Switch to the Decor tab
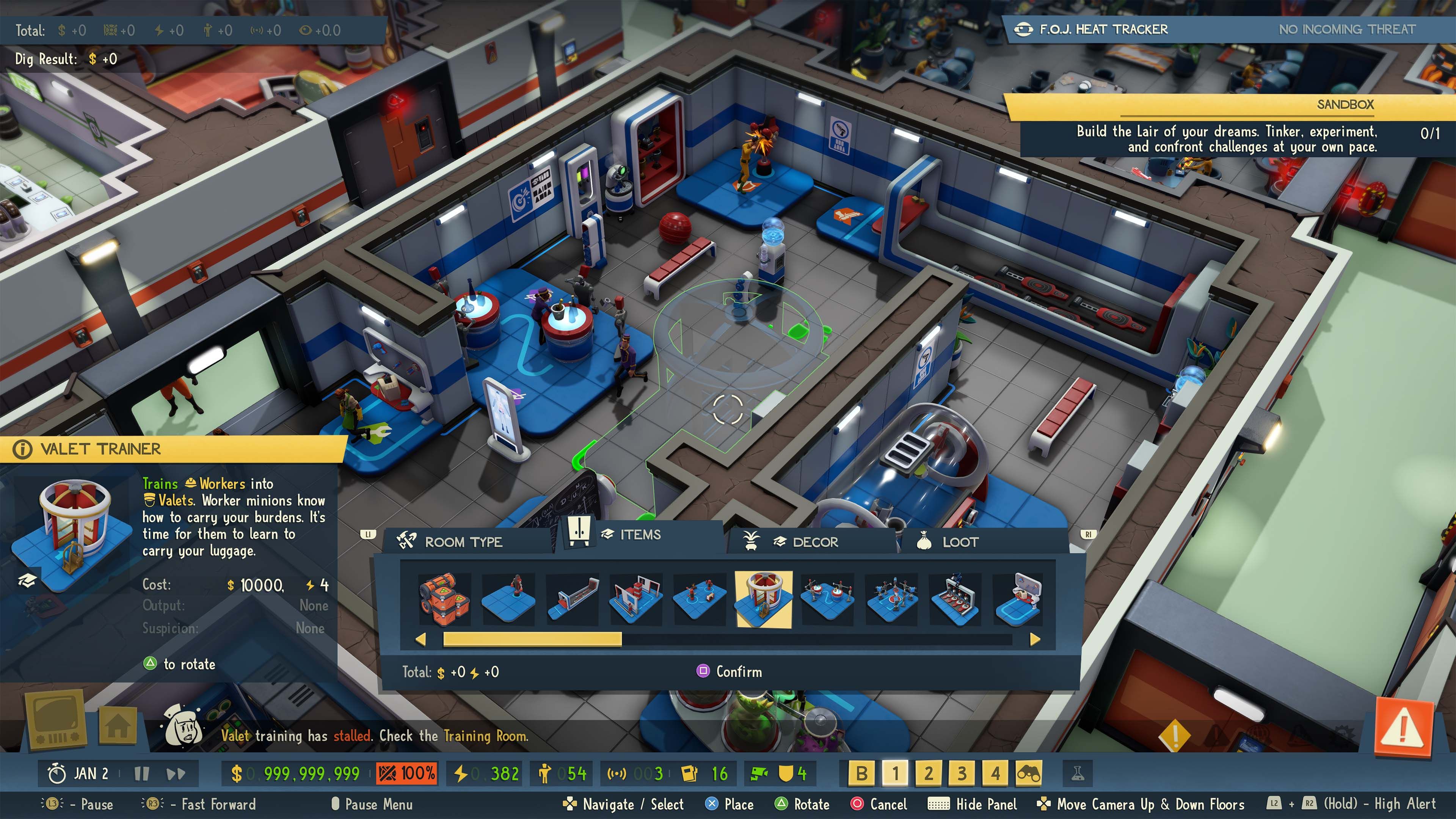Image resolution: width=1456 pixels, height=819 pixels. [814, 542]
